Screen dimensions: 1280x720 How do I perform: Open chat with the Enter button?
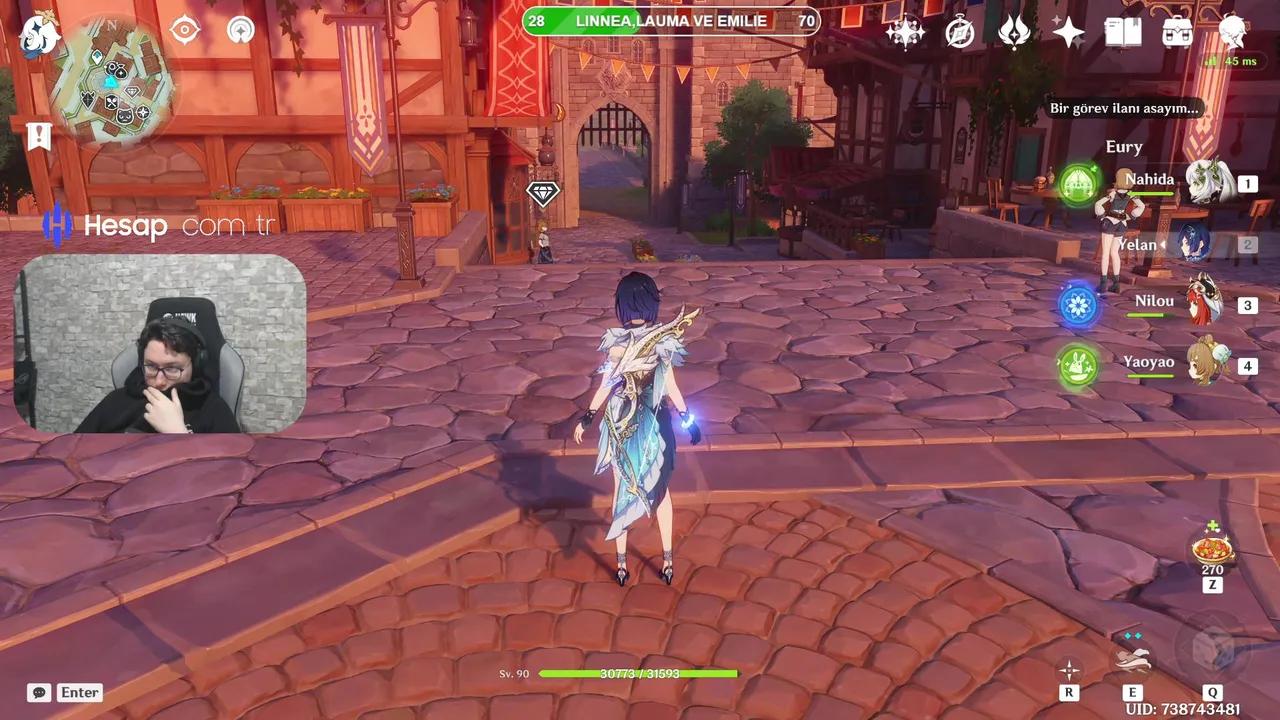pyautogui.click(x=79, y=692)
